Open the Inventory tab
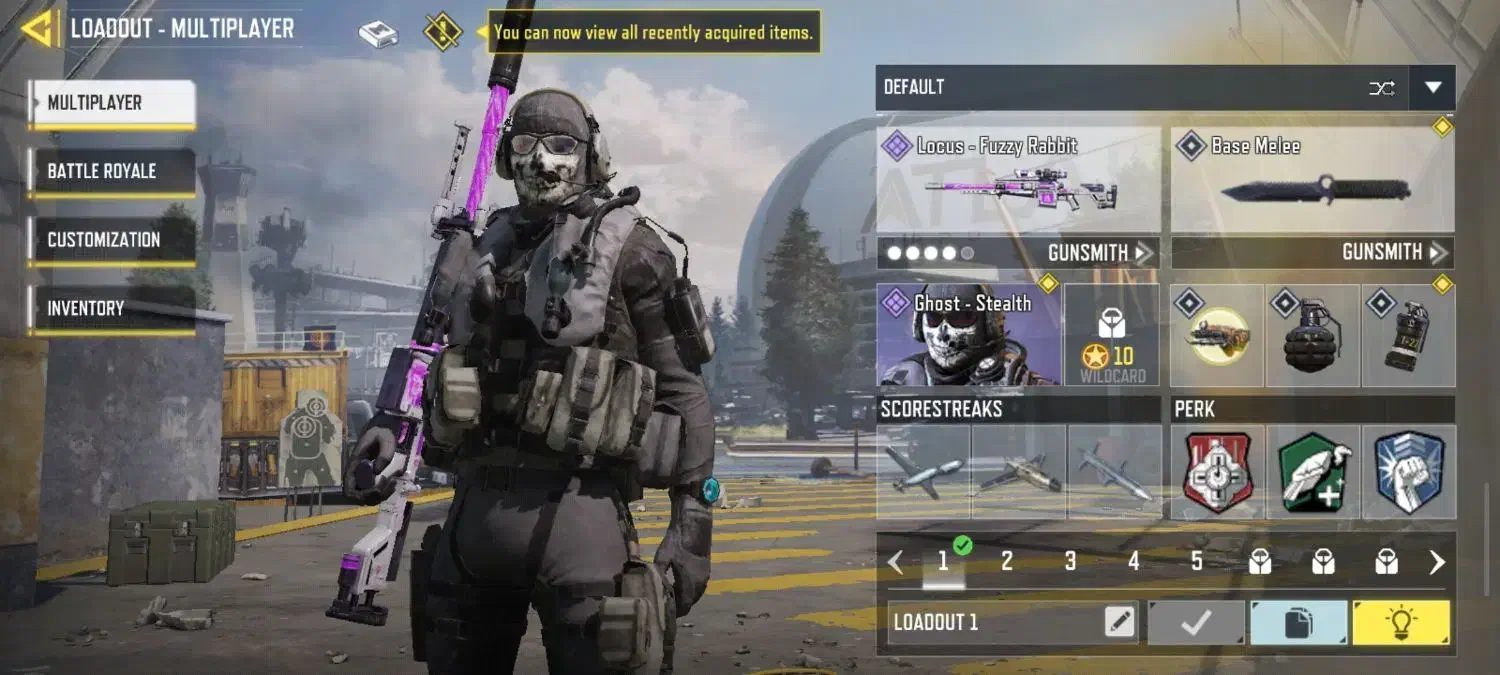Viewport: 1500px width, 675px height. (110, 309)
